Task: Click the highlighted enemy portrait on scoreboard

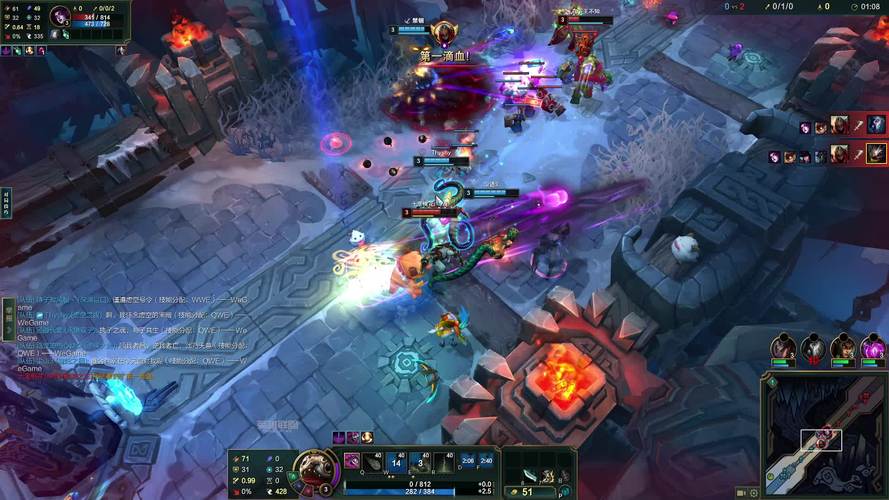Action: [876, 154]
